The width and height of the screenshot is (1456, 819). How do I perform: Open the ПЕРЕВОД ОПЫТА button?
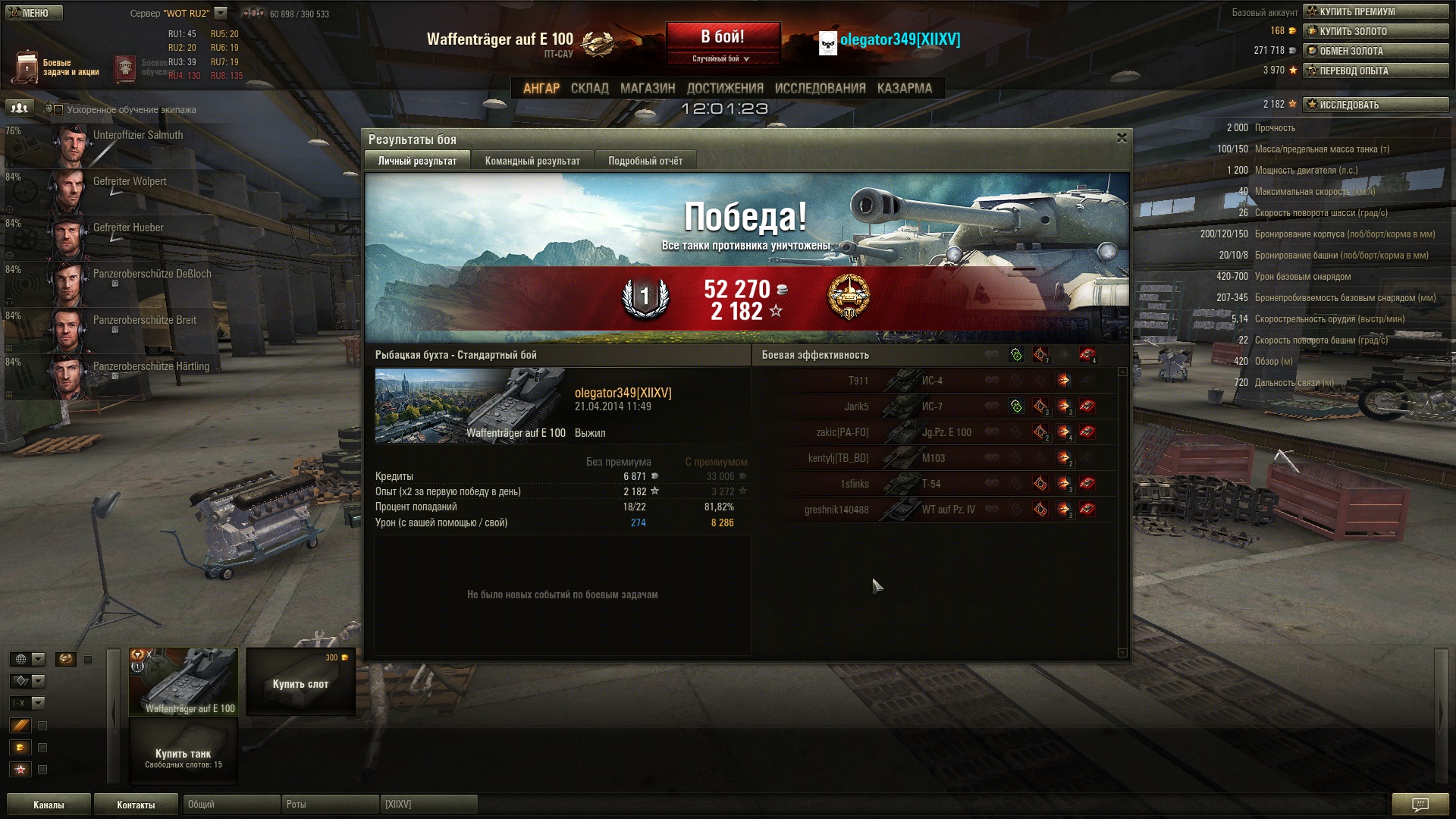(1376, 71)
